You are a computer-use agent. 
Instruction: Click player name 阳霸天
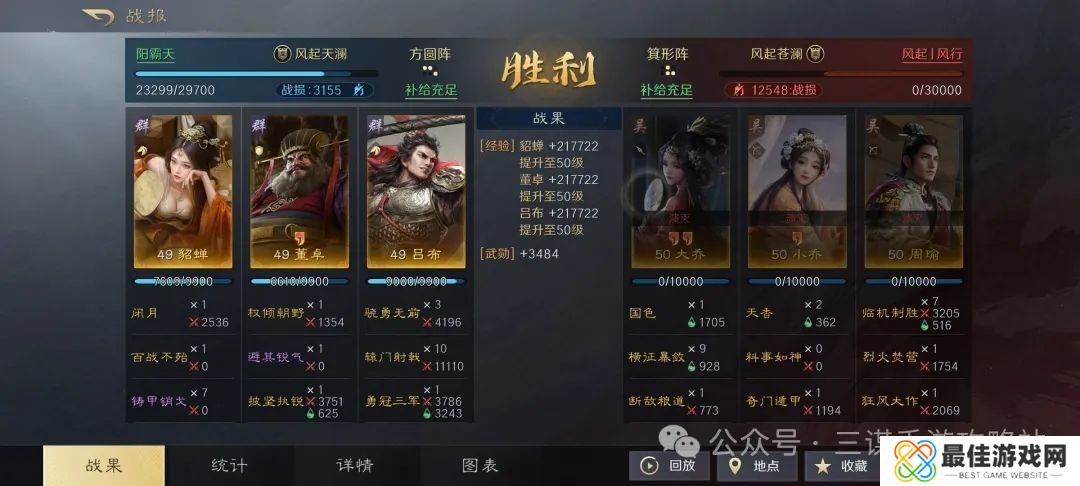coord(155,54)
